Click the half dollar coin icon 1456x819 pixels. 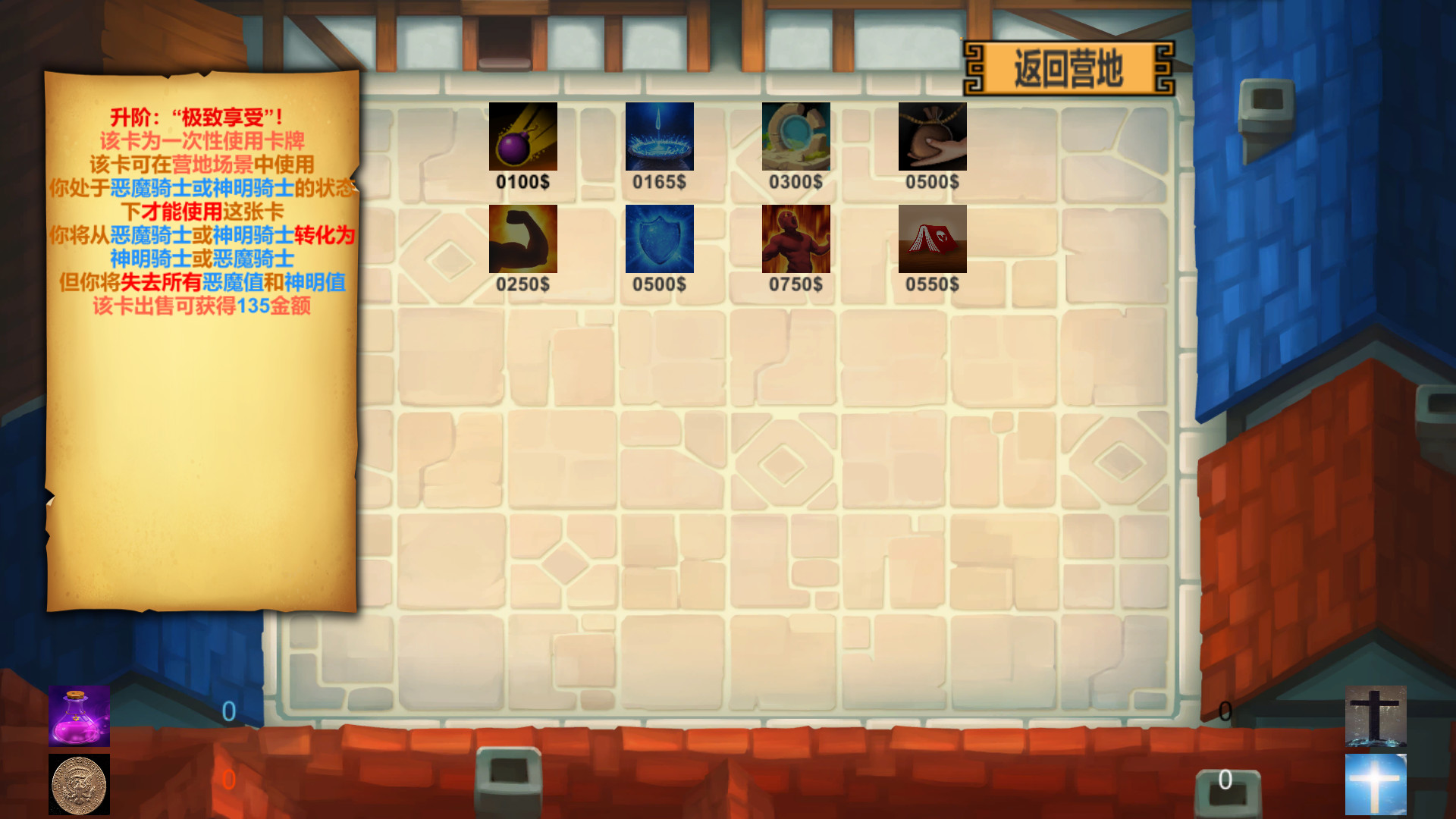tap(79, 784)
